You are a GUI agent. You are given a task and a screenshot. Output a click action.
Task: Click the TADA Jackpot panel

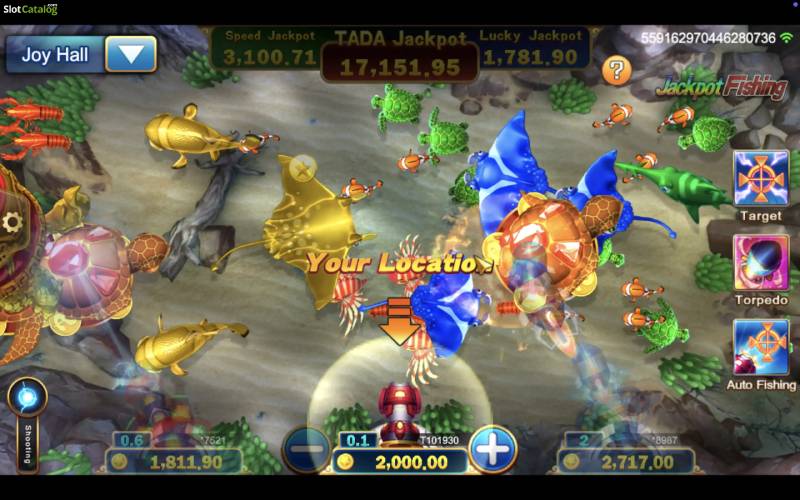pyautogui.click(x=399, y=56)
